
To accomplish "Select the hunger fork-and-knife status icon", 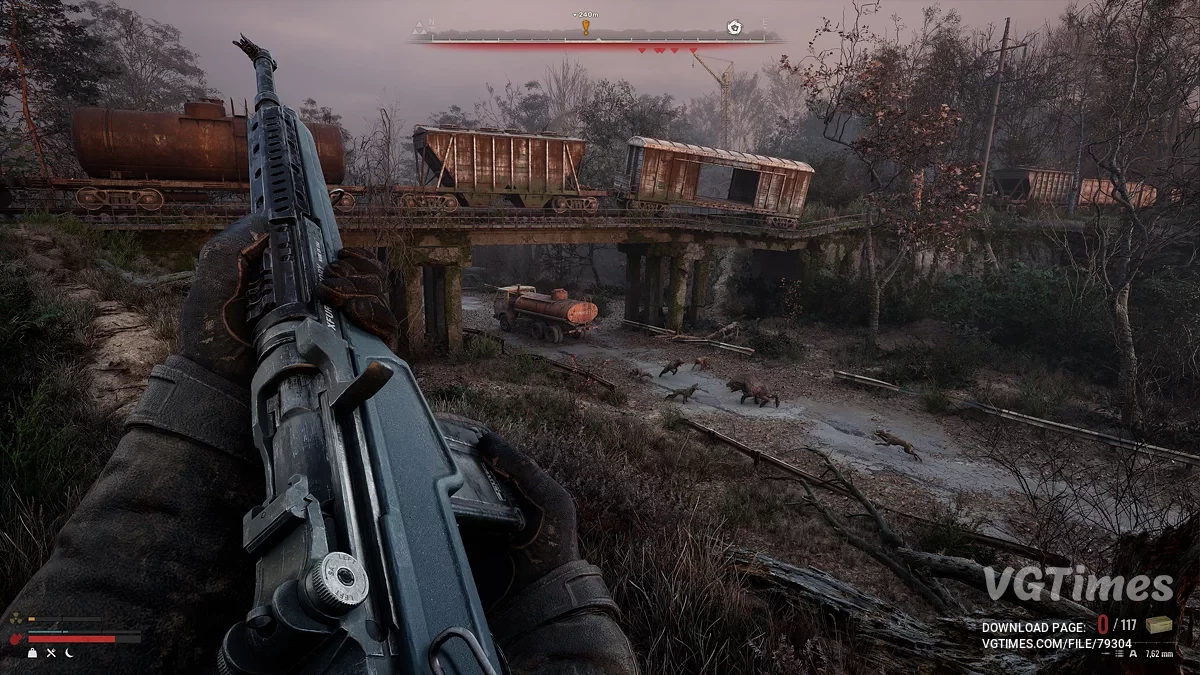I will point(51,652).
